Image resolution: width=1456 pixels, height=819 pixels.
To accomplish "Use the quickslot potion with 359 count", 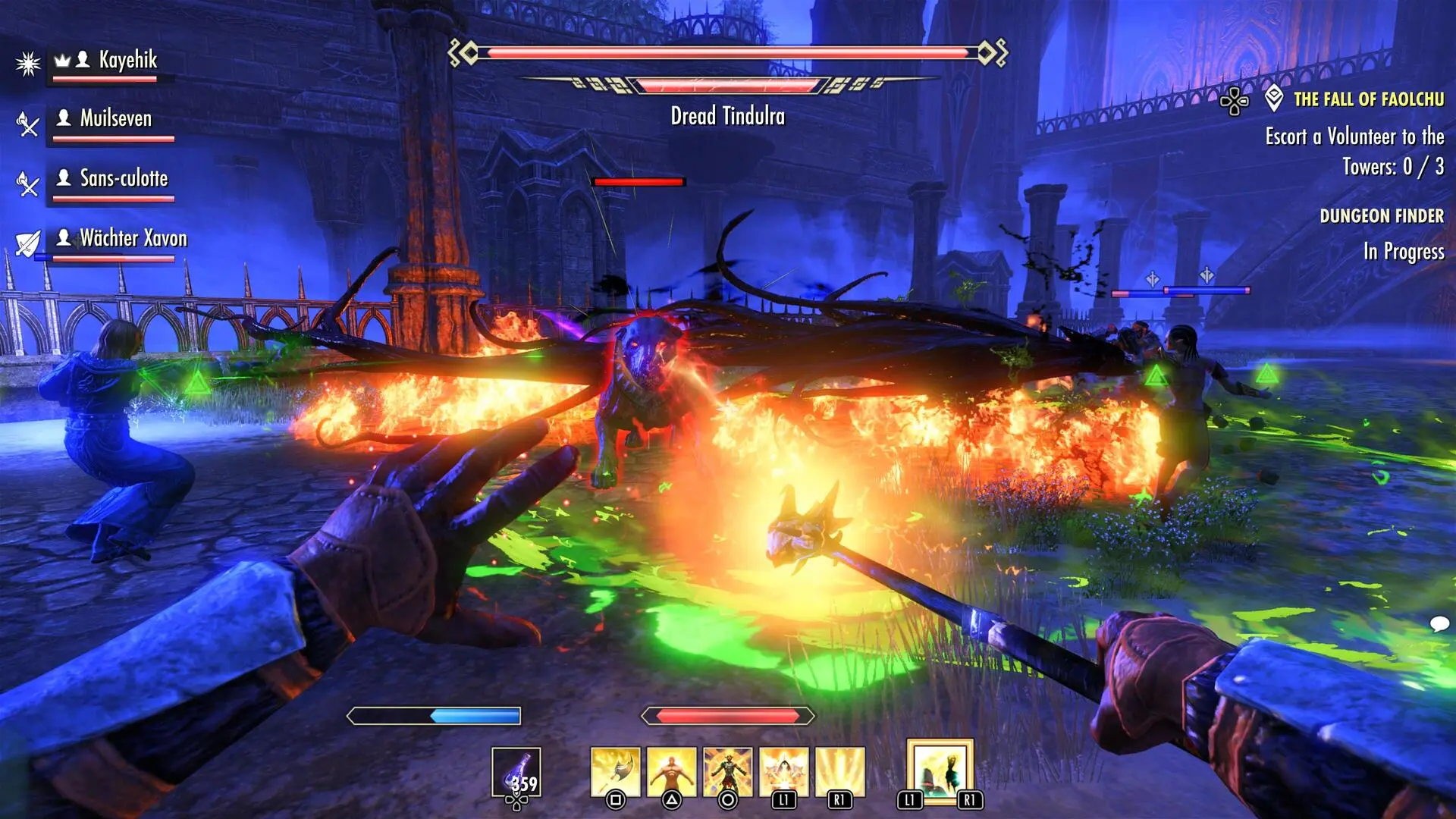I will pyautogui.click(x=516, y=773).
